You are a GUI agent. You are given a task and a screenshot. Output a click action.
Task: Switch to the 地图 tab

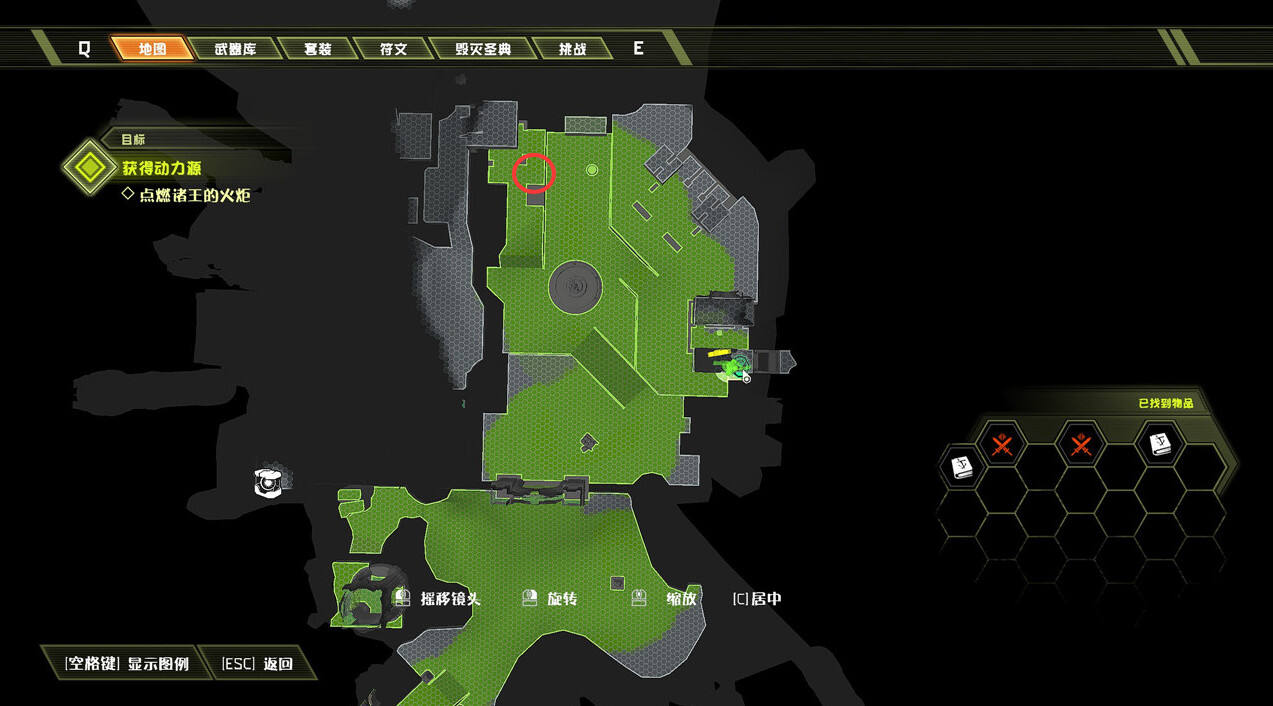tap(152, 48)
